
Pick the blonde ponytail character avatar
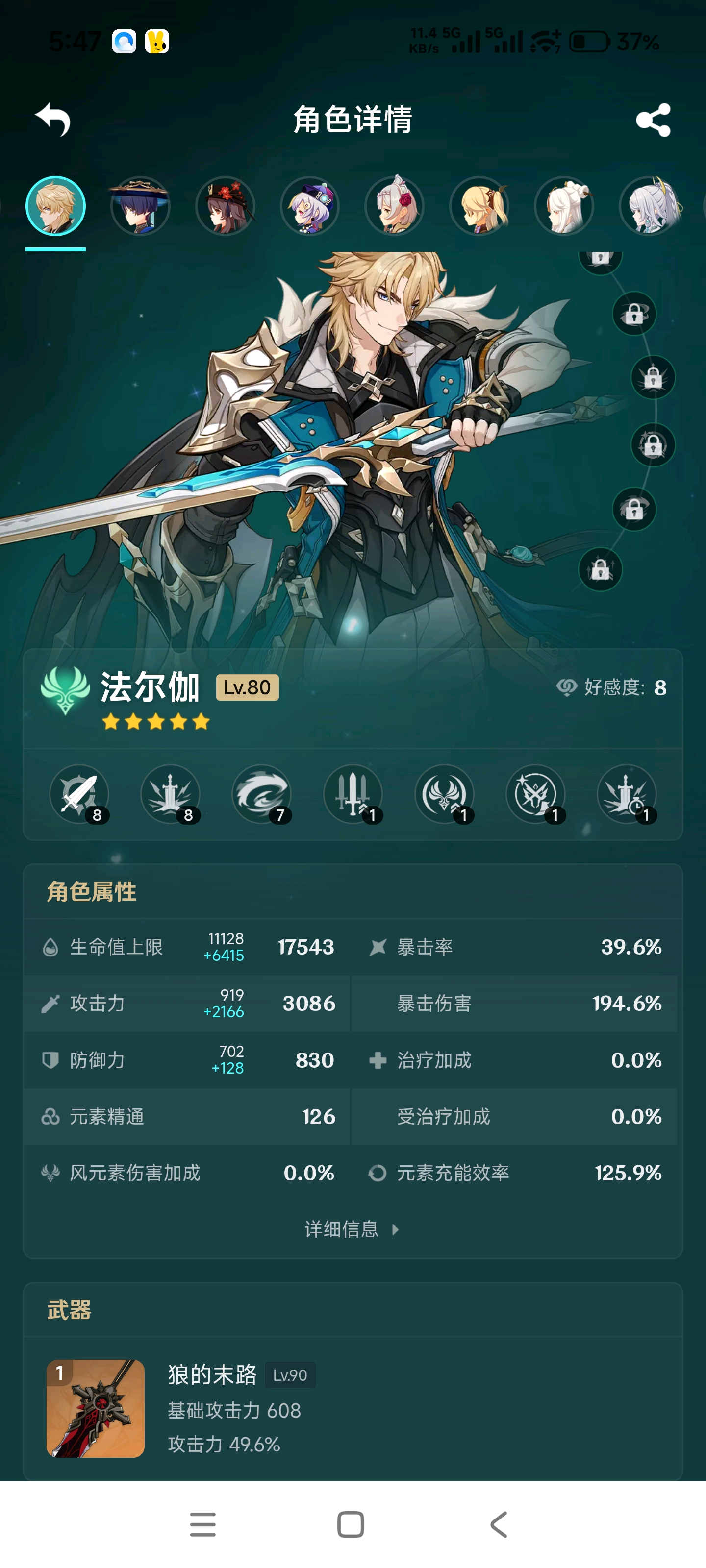point(479,206)
